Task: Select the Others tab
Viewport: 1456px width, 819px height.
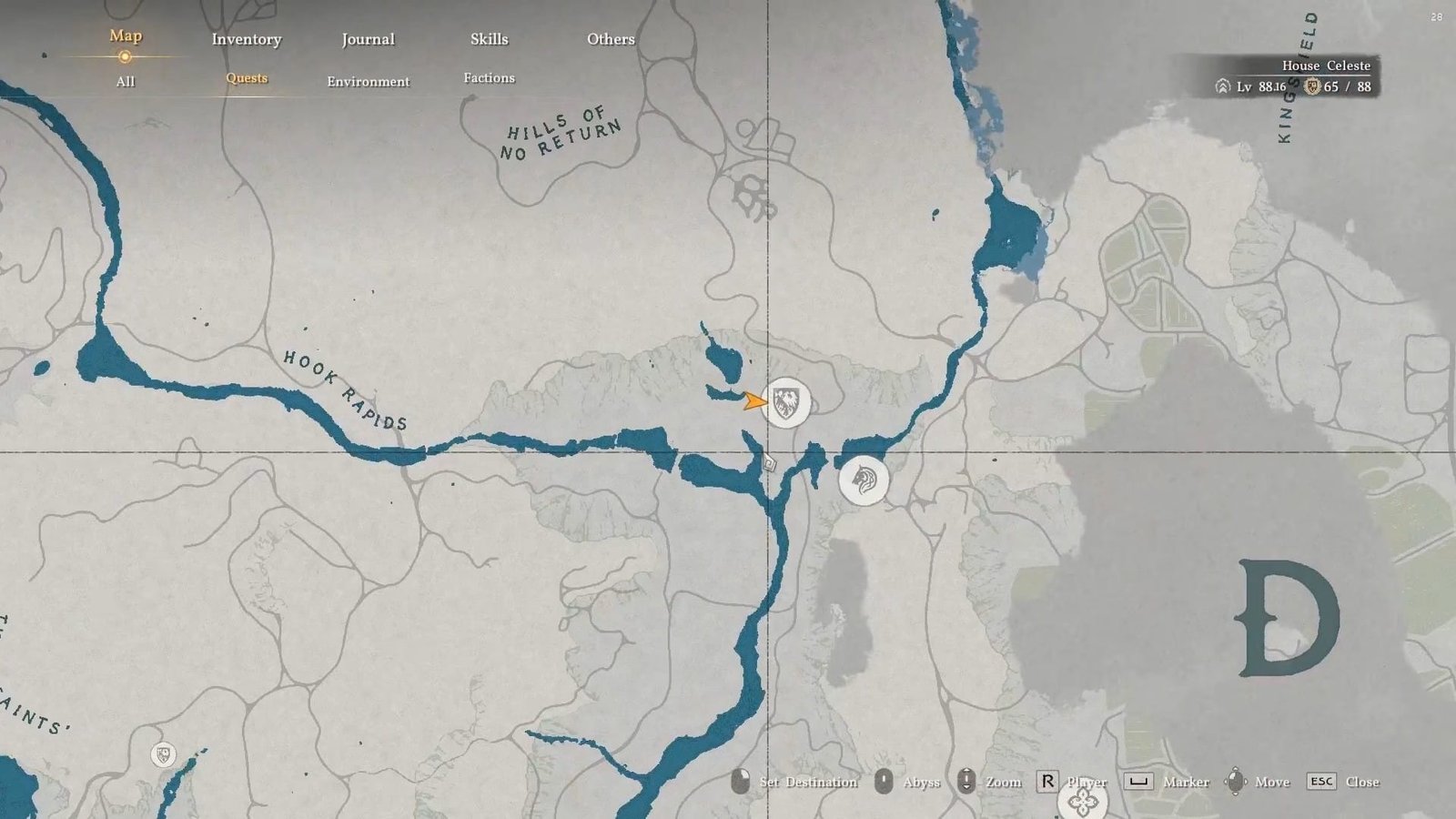Action: tap(611, 39)
